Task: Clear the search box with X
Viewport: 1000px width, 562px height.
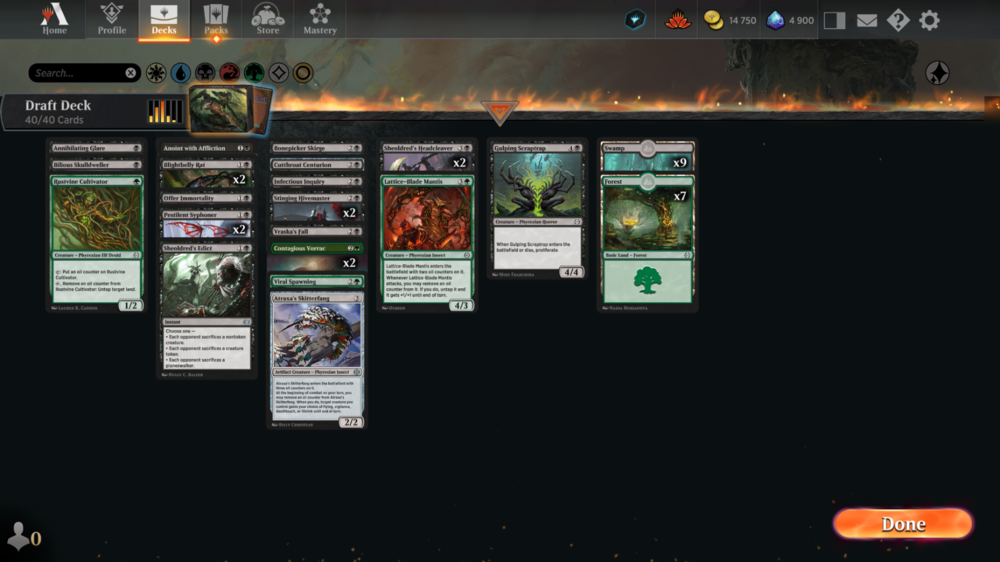Action: (x=131, y=73)
